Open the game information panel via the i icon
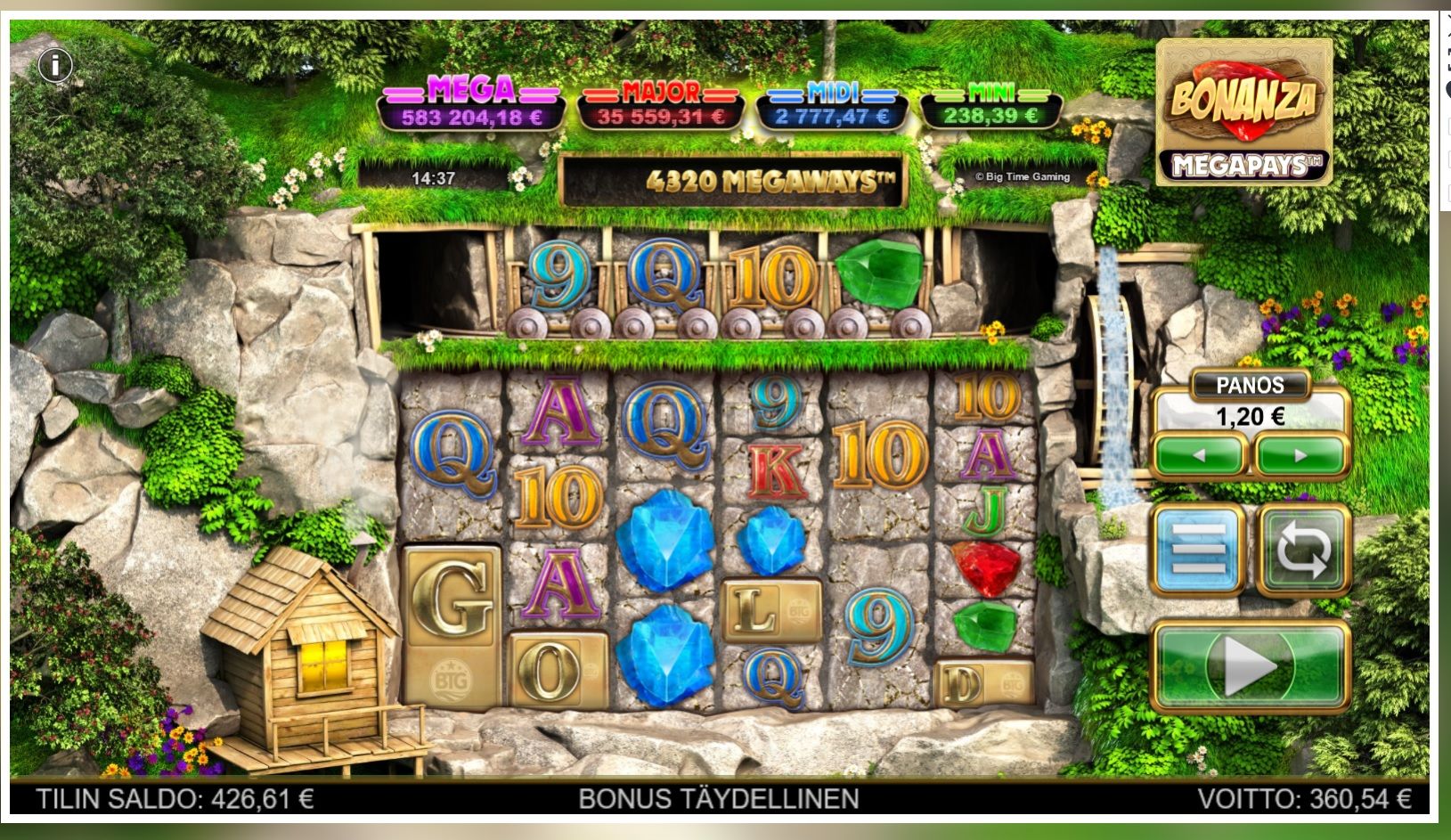 [x=53, y=66]
